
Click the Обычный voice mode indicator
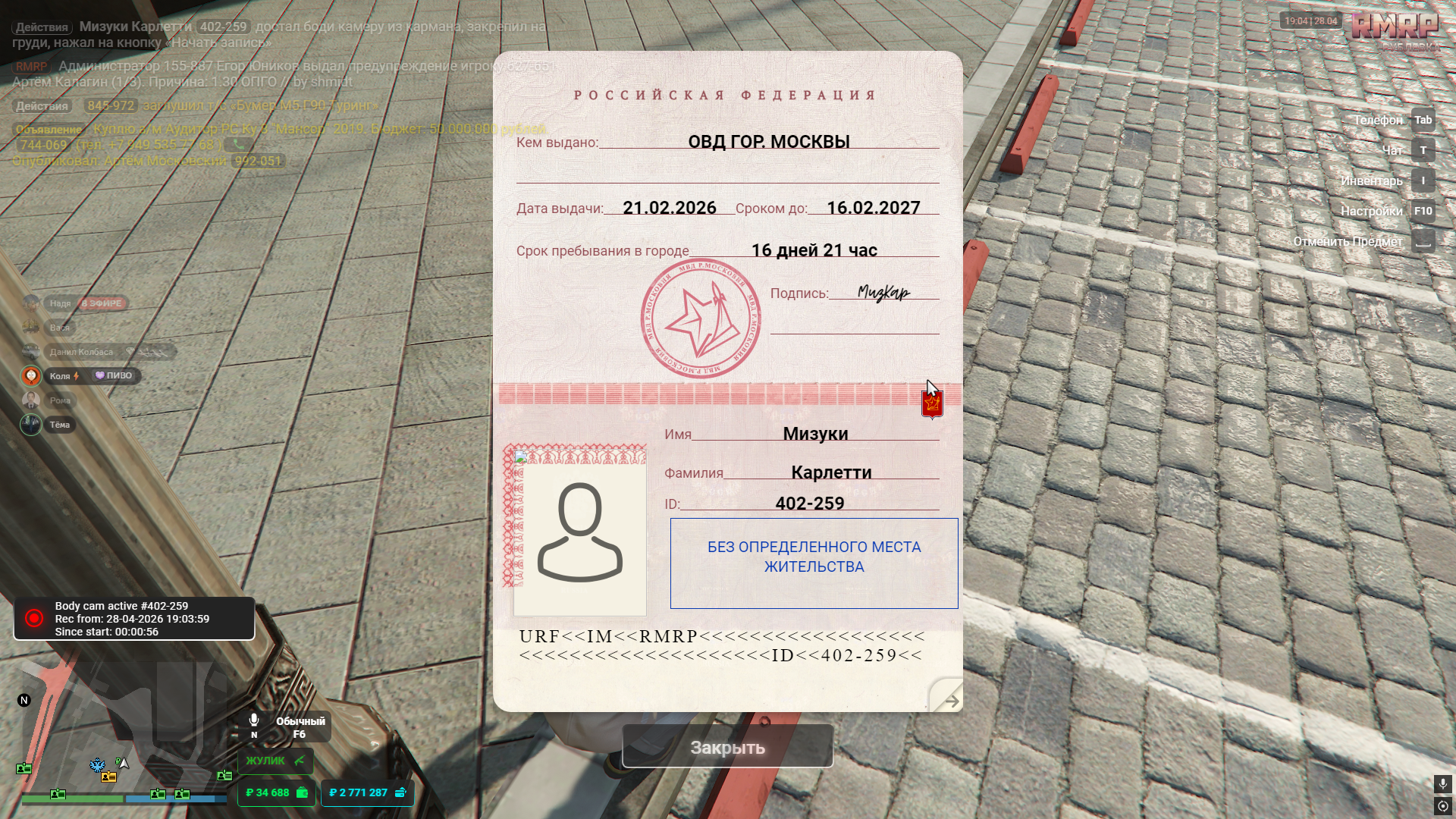coord(289,726)
